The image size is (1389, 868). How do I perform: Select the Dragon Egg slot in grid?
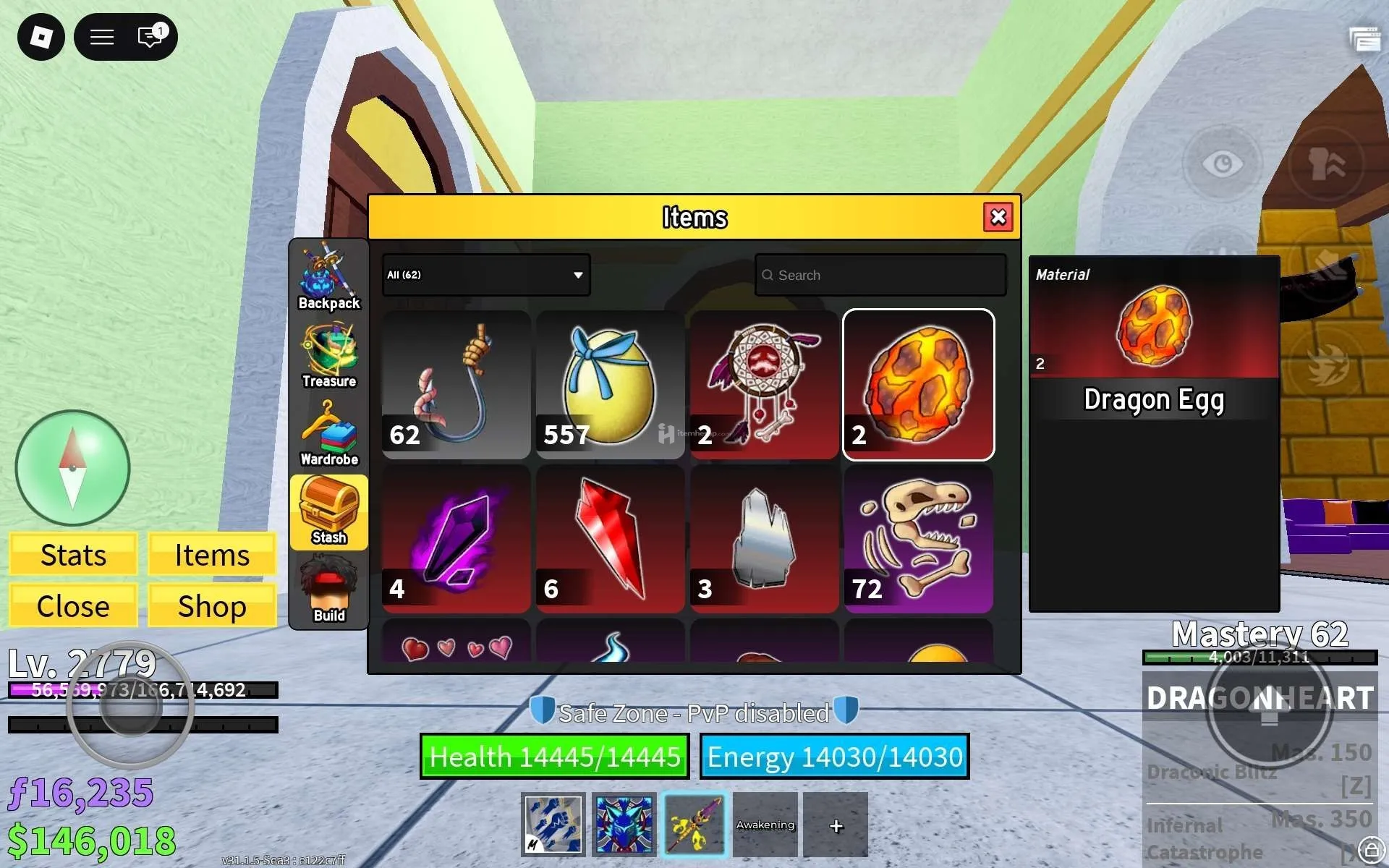point(918,385)
